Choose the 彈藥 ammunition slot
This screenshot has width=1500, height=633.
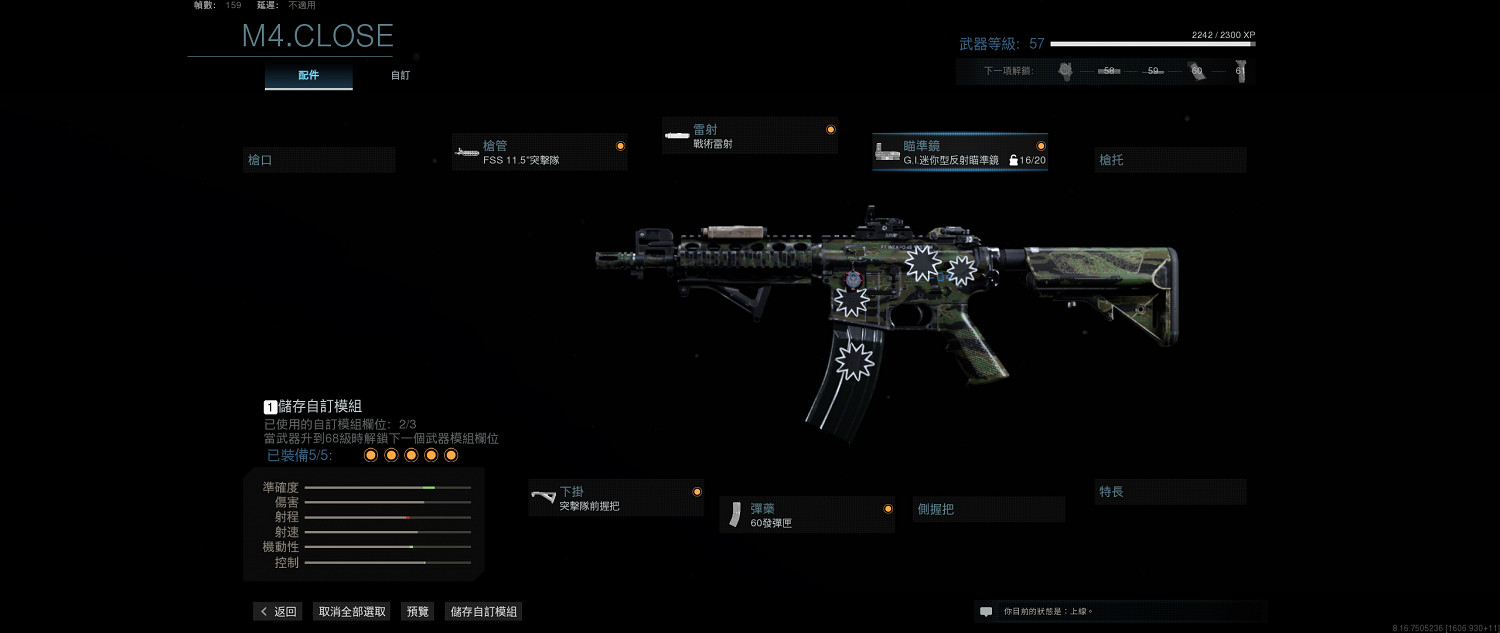pos(806,515)
